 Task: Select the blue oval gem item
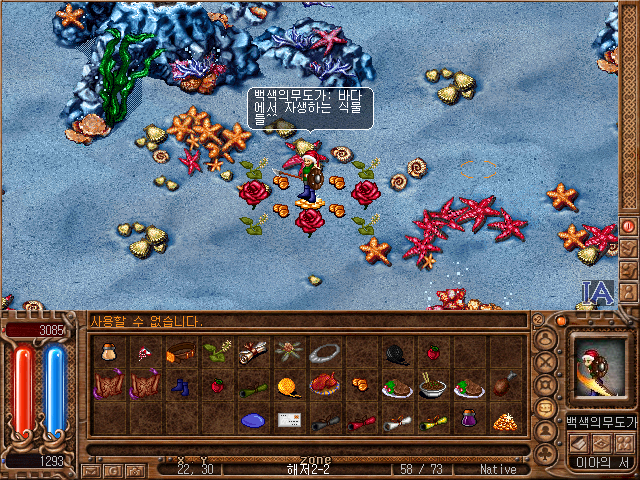pos(253,418)
